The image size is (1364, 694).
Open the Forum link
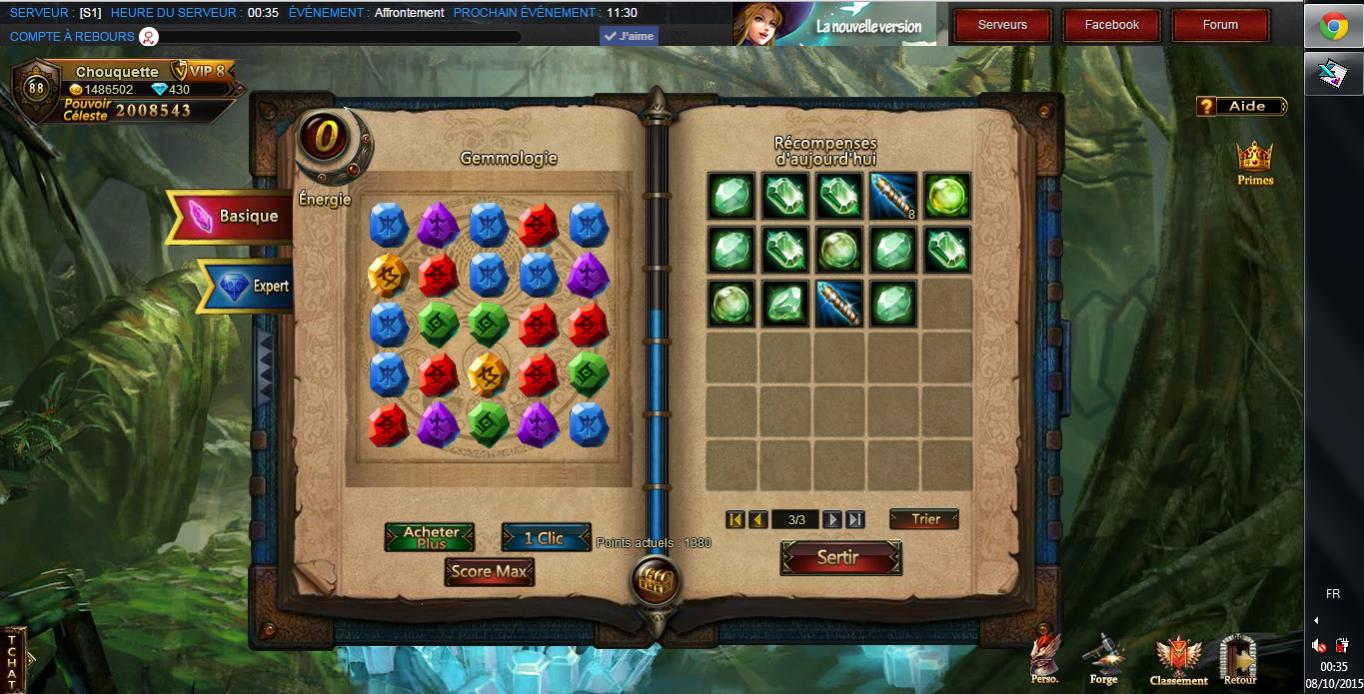1220,25
